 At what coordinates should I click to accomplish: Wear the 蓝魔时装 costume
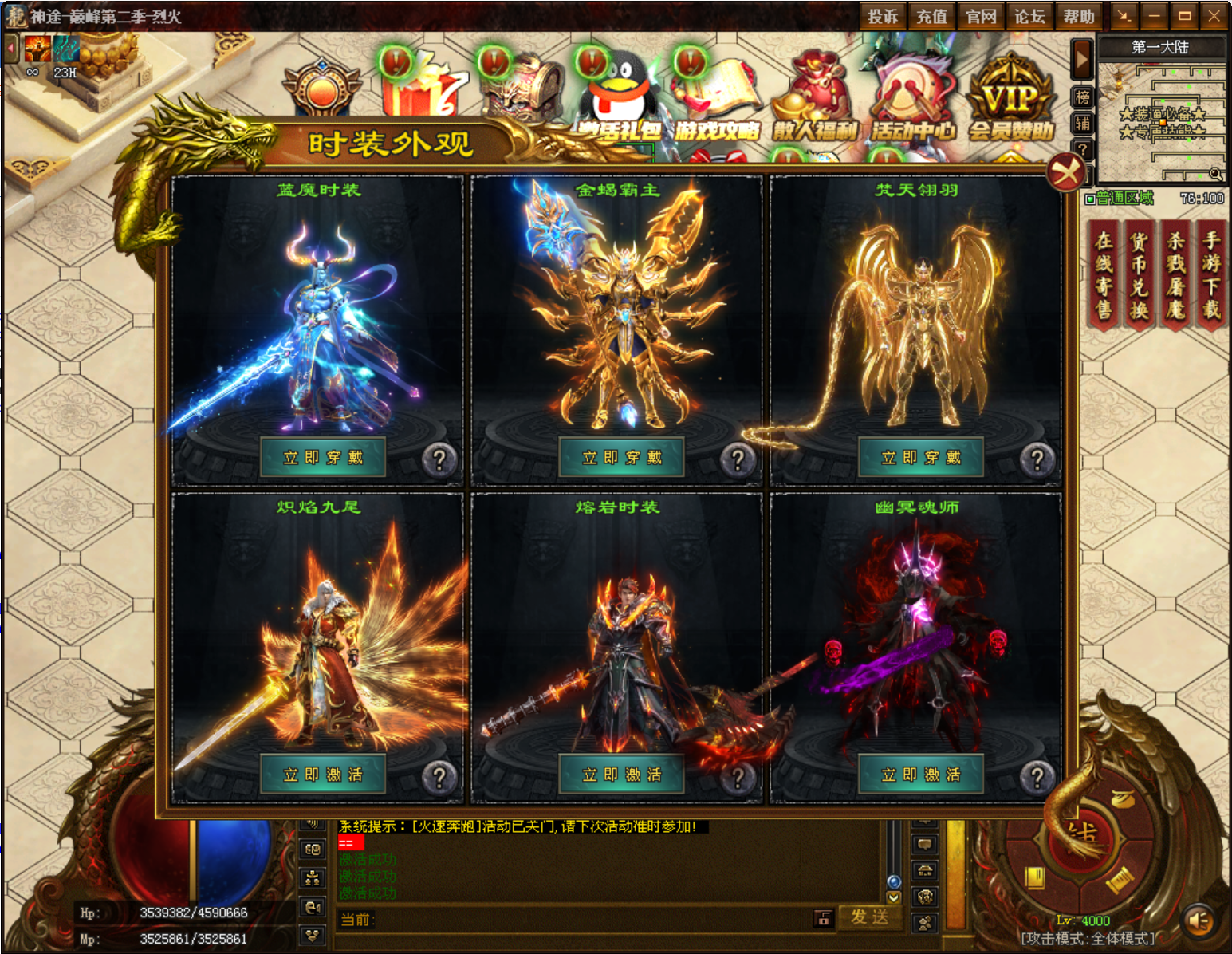tap(323, 457)
